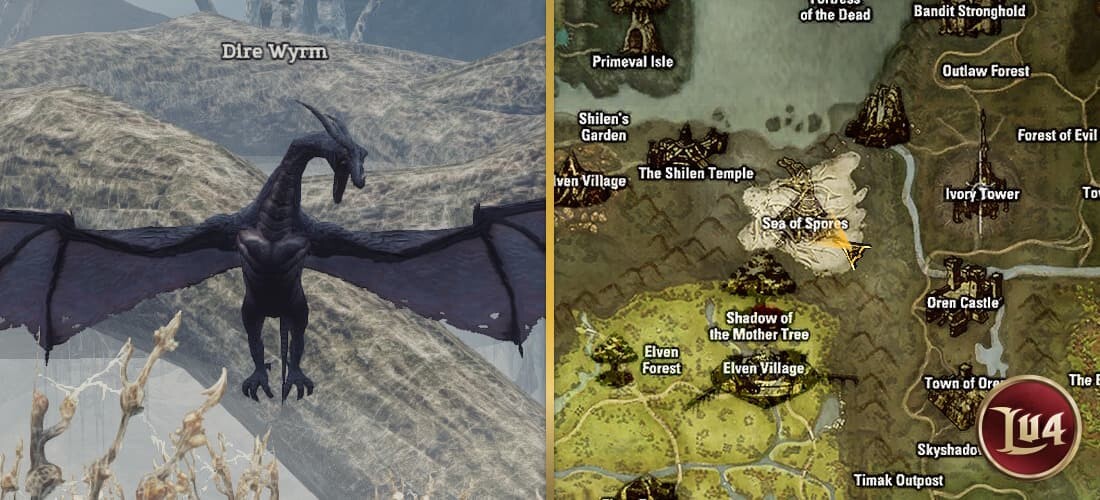
Task: Click the Ivory Tower map location
Action: pos(982,193)
